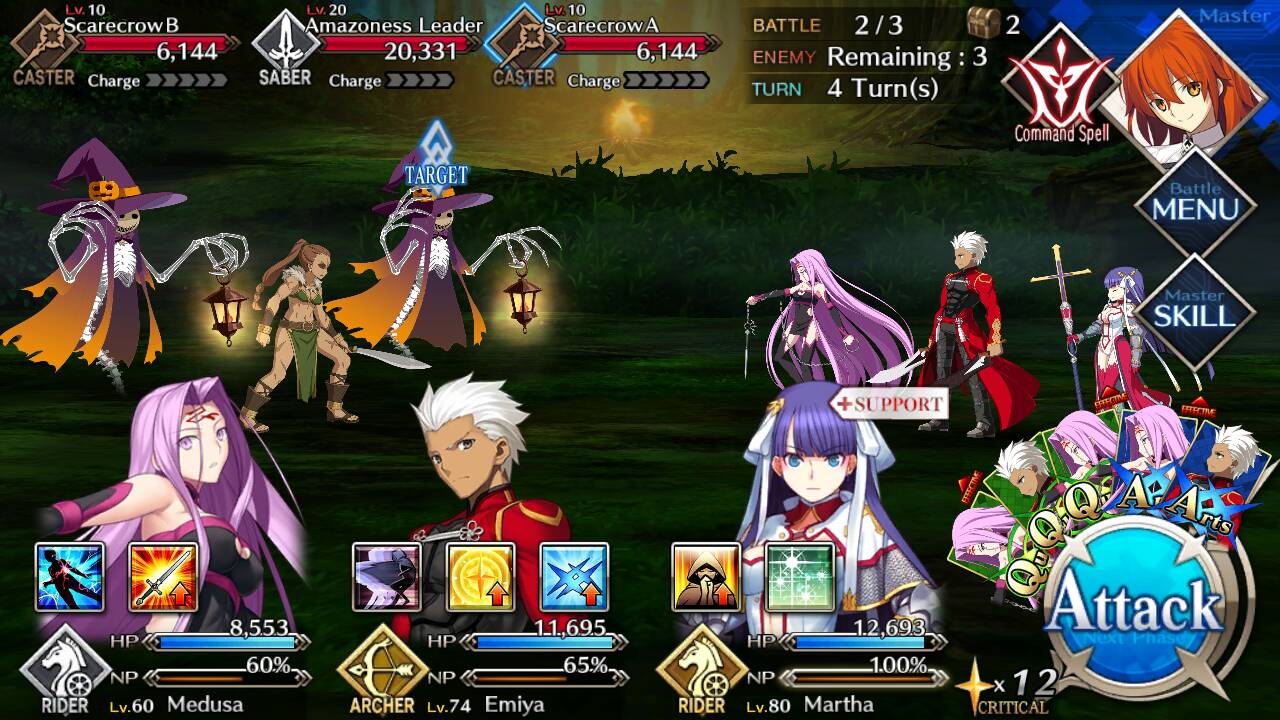Activate Medusa's blue silhouette skill
Image resolution: width=1280 pixels, height=720 pixels.
(70, 577)
